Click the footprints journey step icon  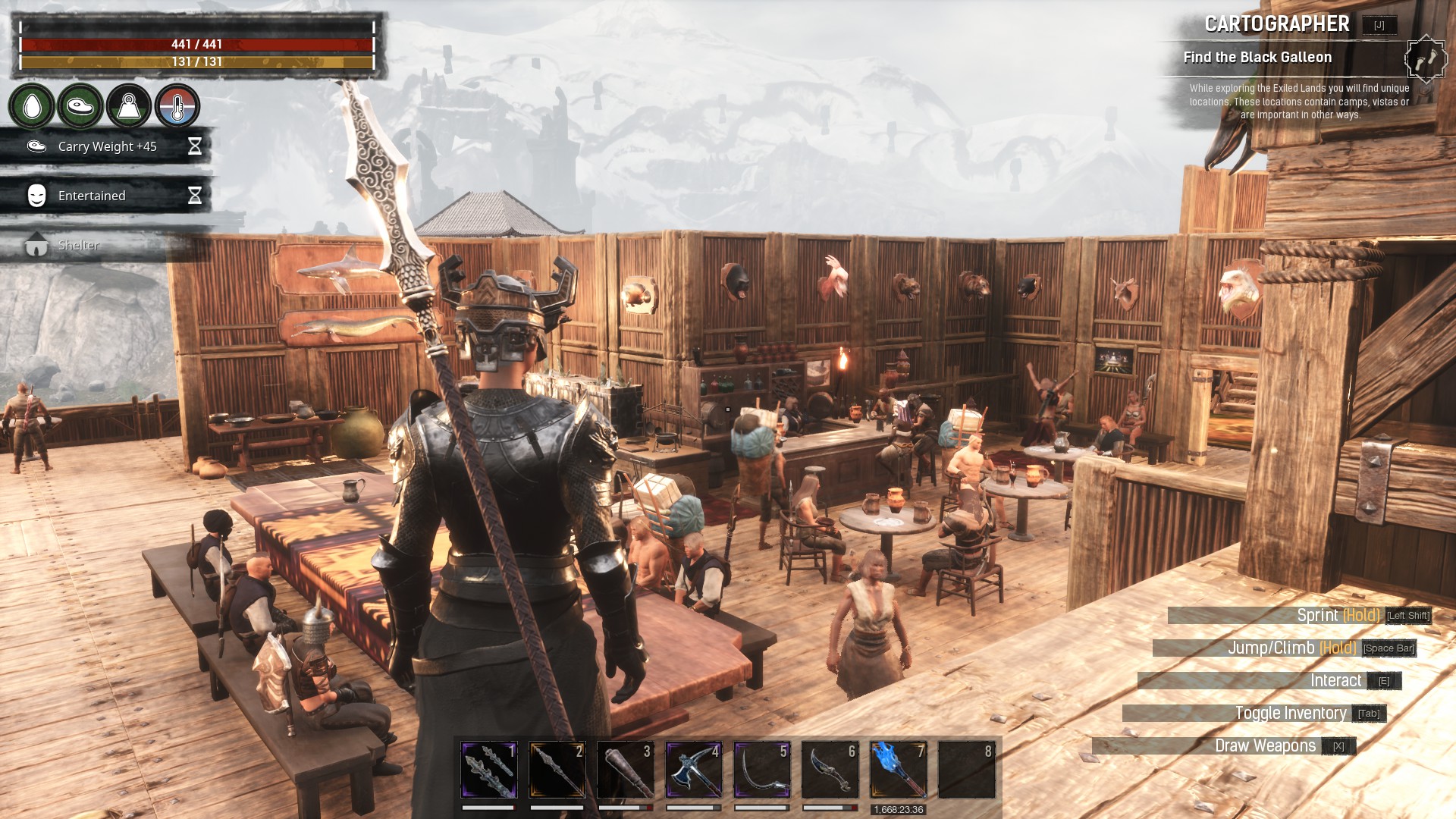[1426, 58]
